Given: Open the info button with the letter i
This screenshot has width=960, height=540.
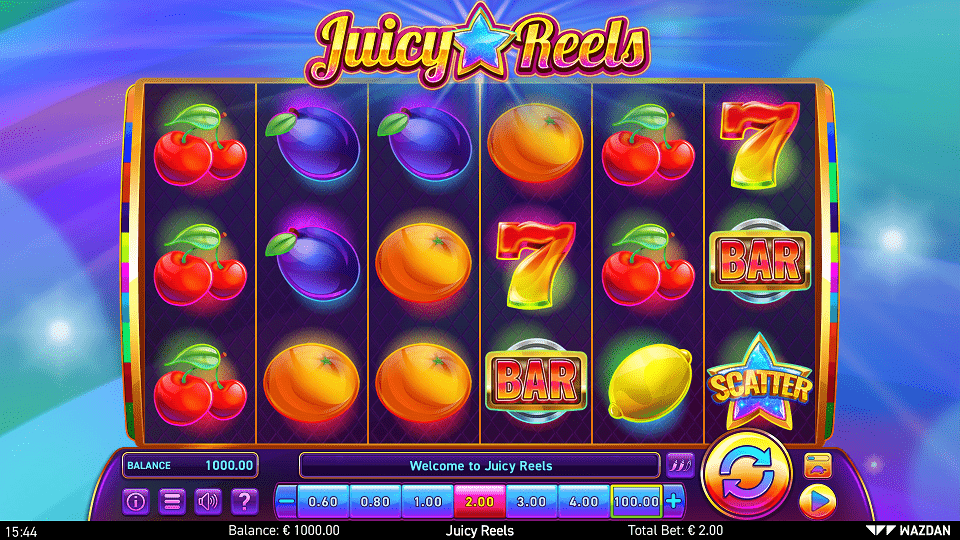Looking at the screenshot, I should 137,501.
